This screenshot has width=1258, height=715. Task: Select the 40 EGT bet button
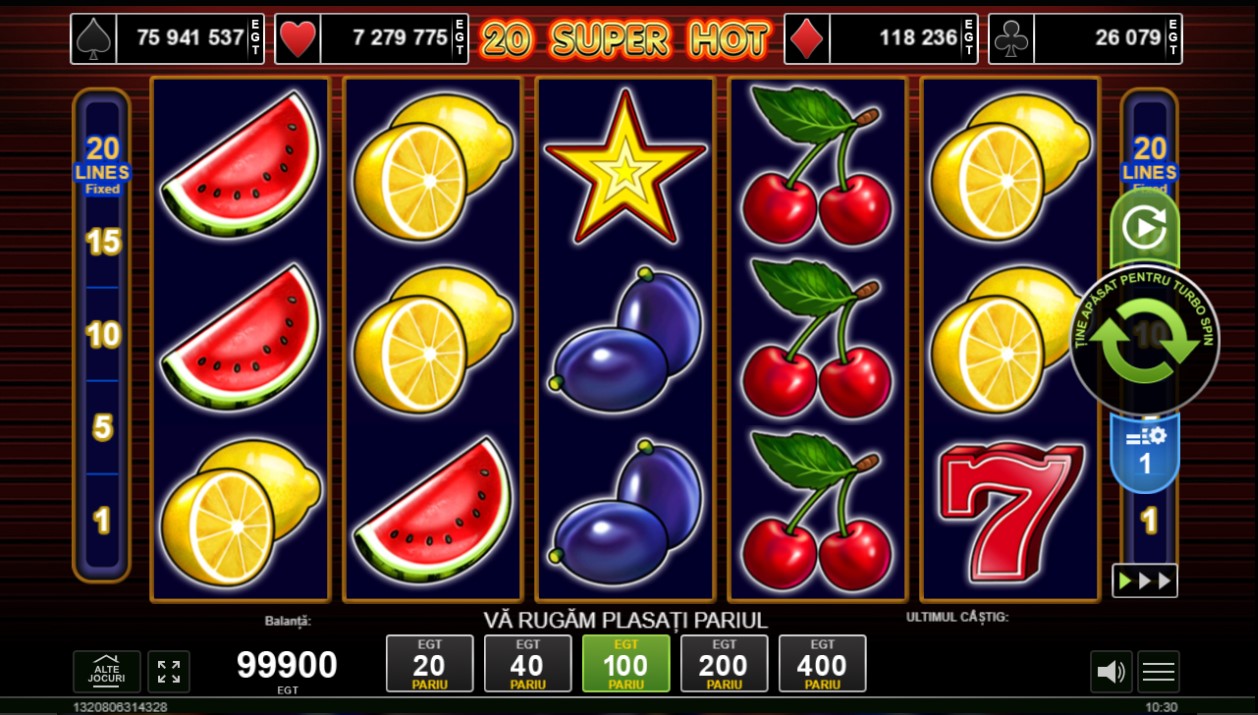tap(527, 664)
